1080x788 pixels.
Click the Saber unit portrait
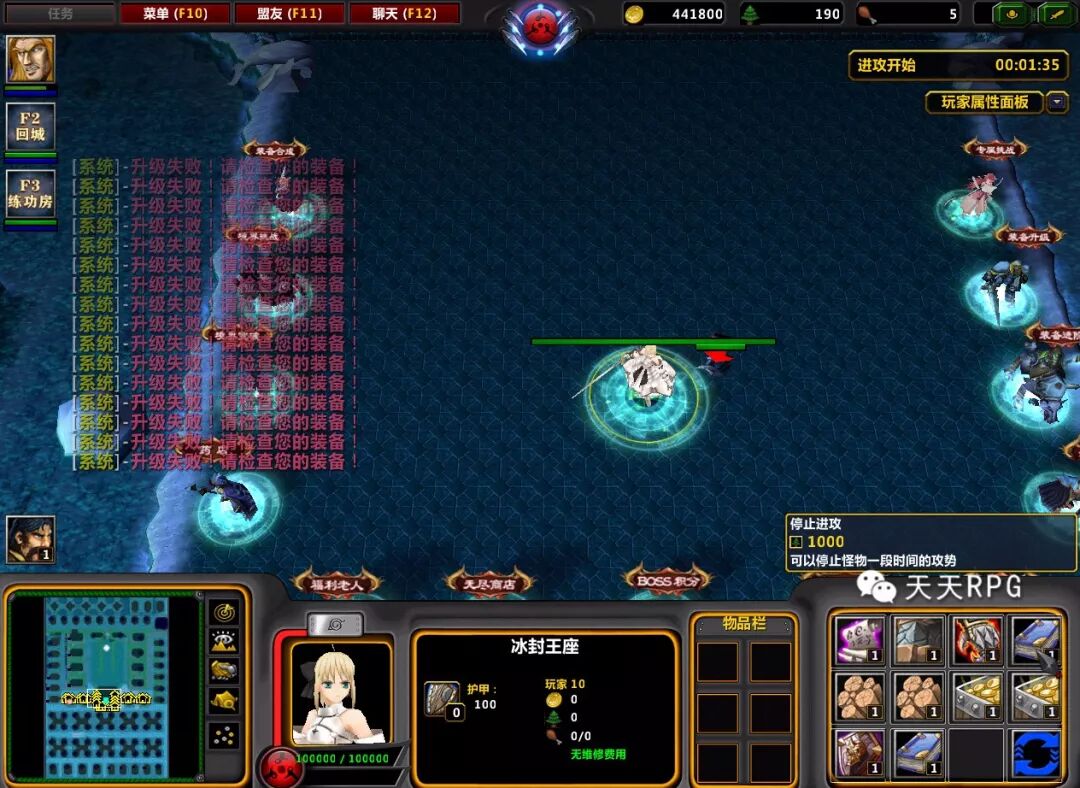340,692
